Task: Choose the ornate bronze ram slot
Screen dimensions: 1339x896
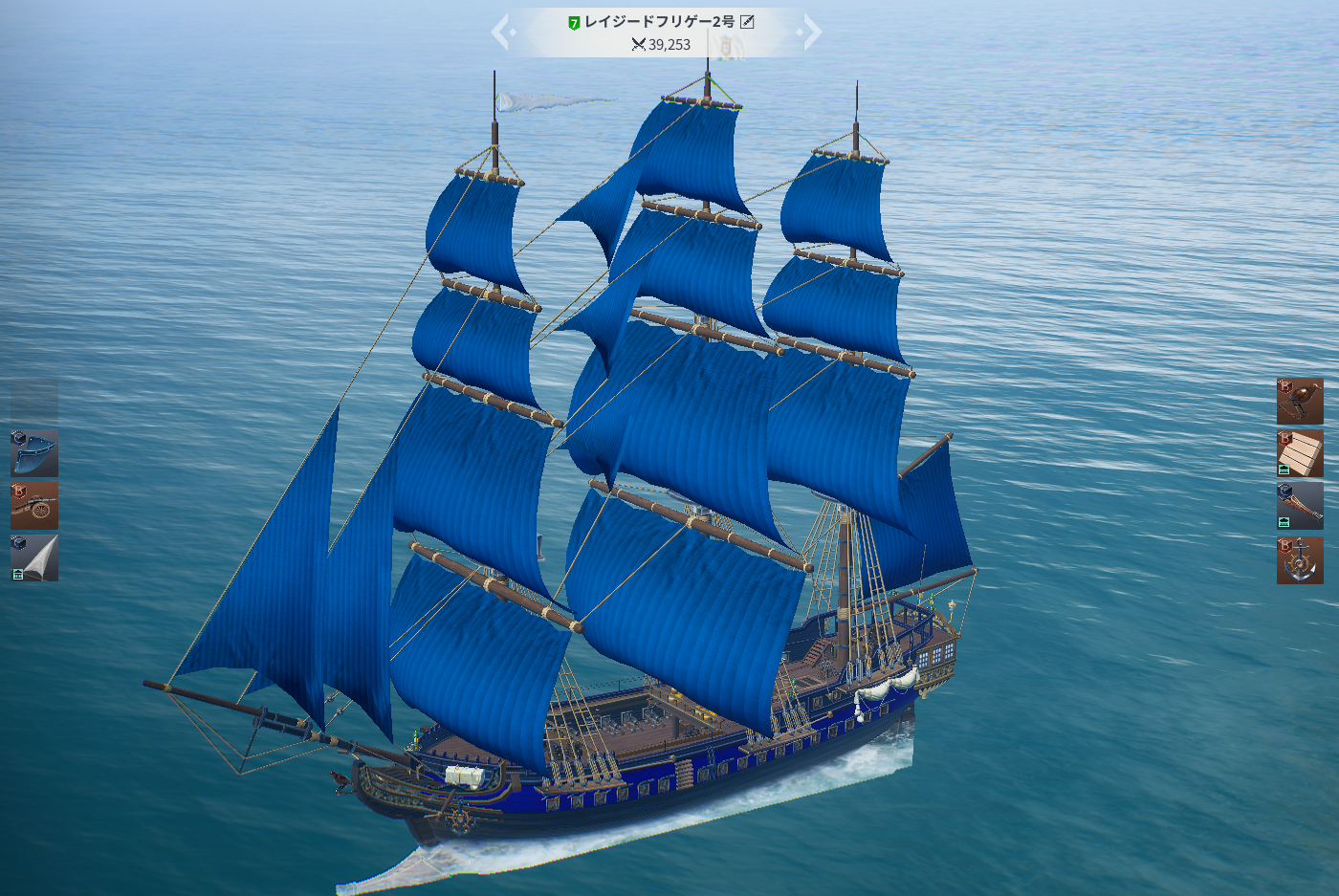Action: pos(1300,505)
